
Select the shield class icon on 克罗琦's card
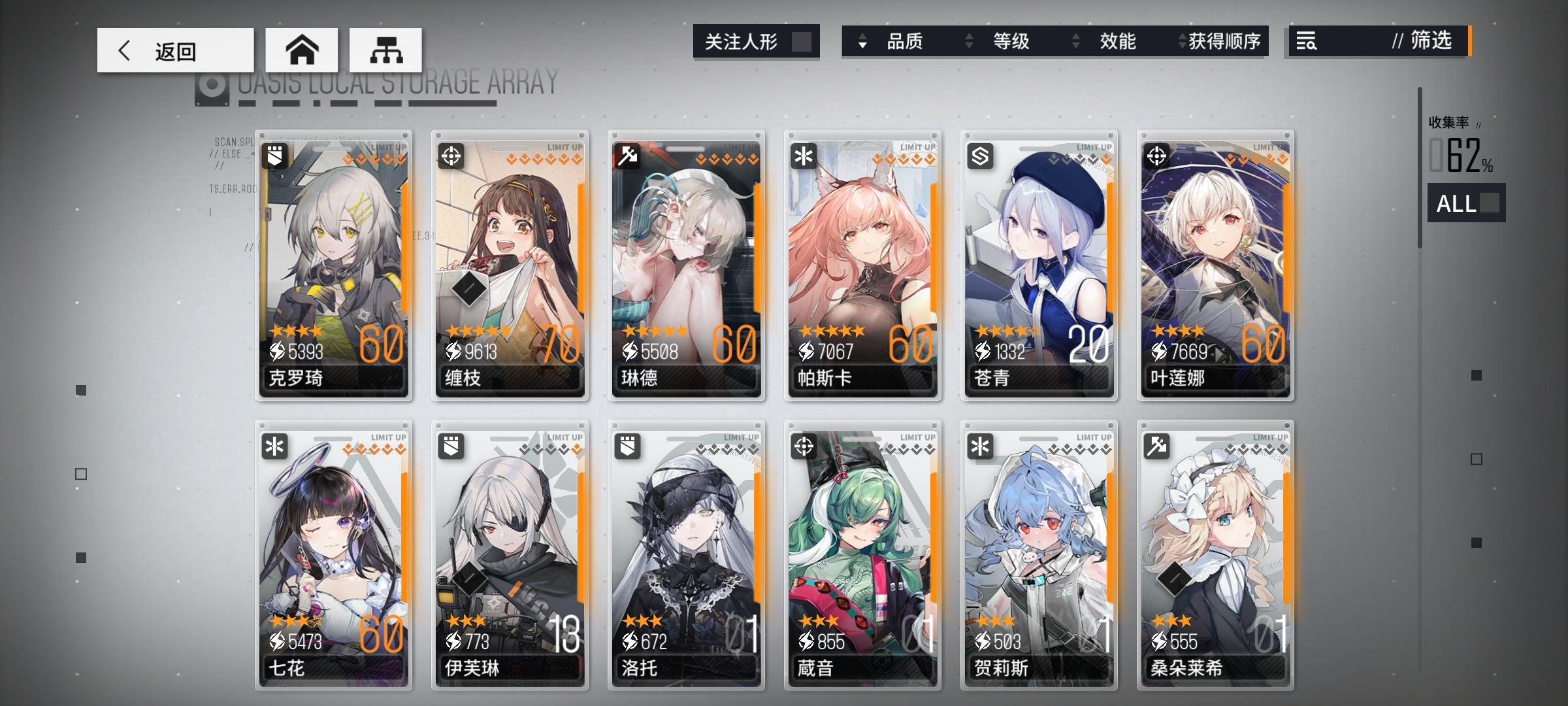274,156
